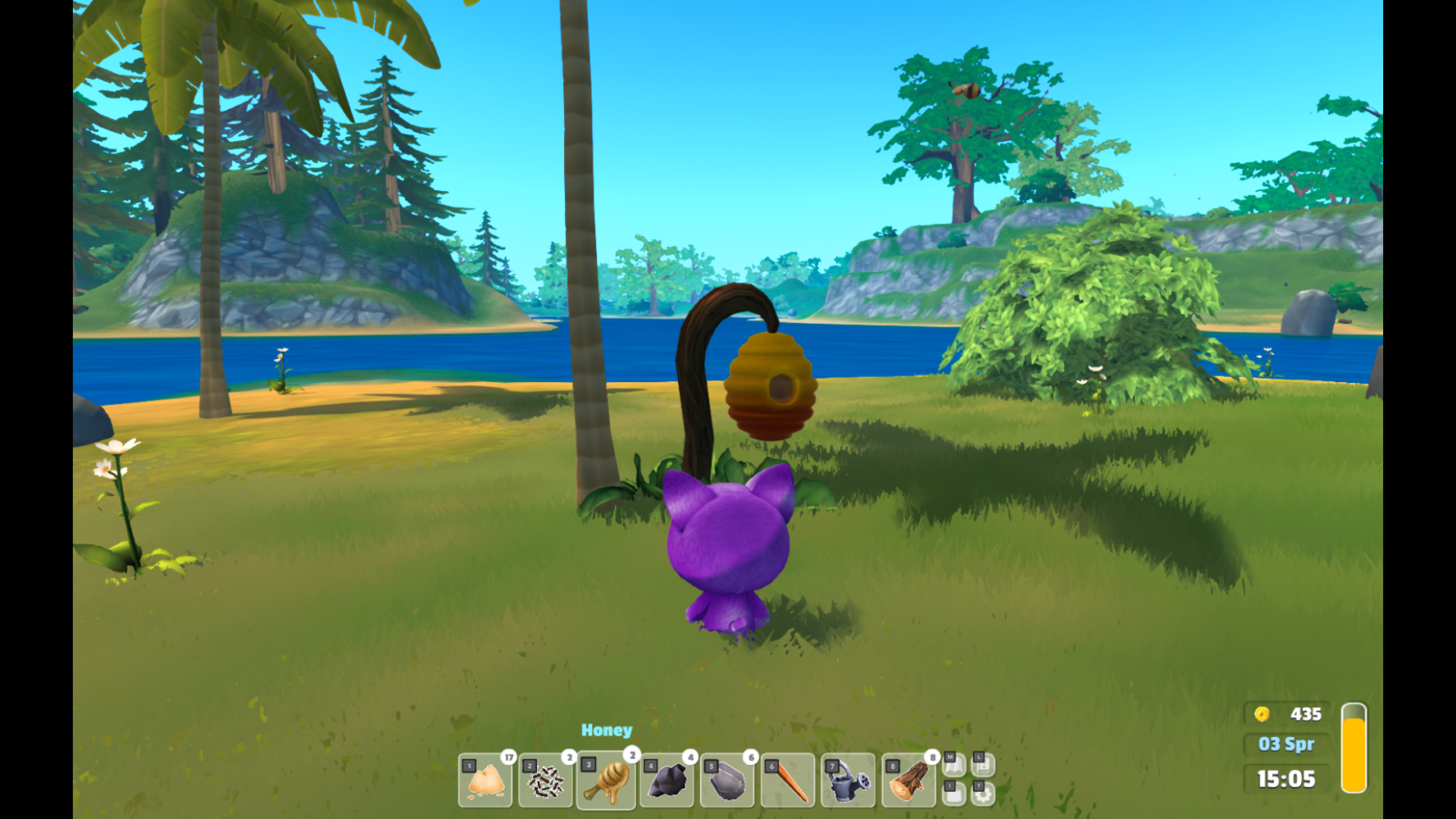Open the settings gear with the T icon
1456x819 pixels.
click(984, 794)
